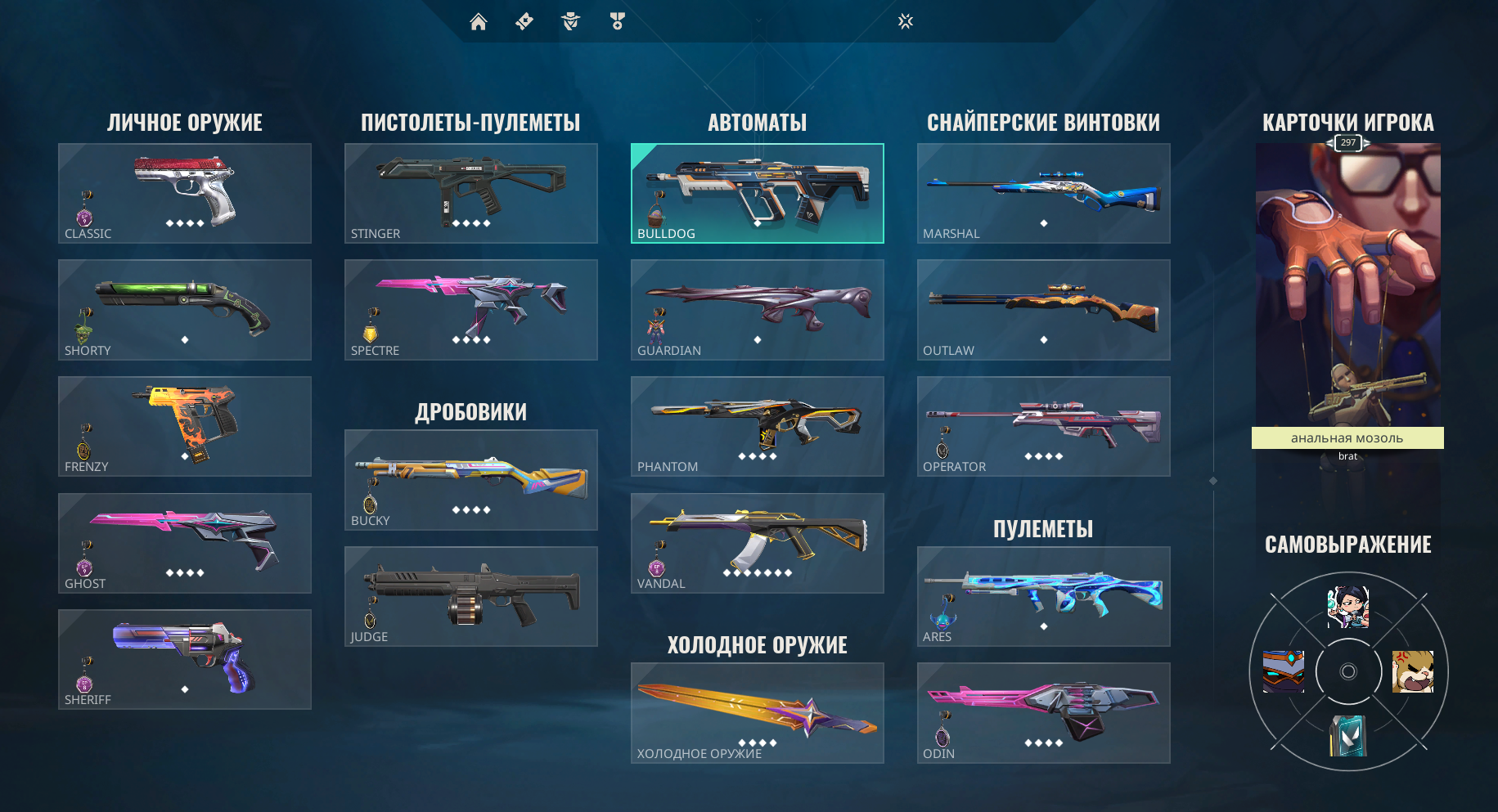The image size is (1498, 812).
Task: Open the player card portrait
Action: [x=1347, y=286]
